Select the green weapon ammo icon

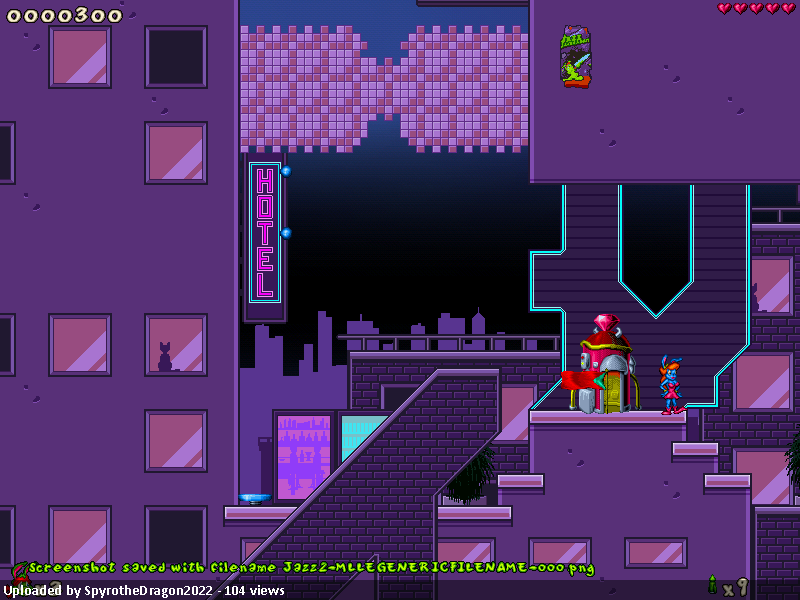pyautogui.click(x=712, y=585)
